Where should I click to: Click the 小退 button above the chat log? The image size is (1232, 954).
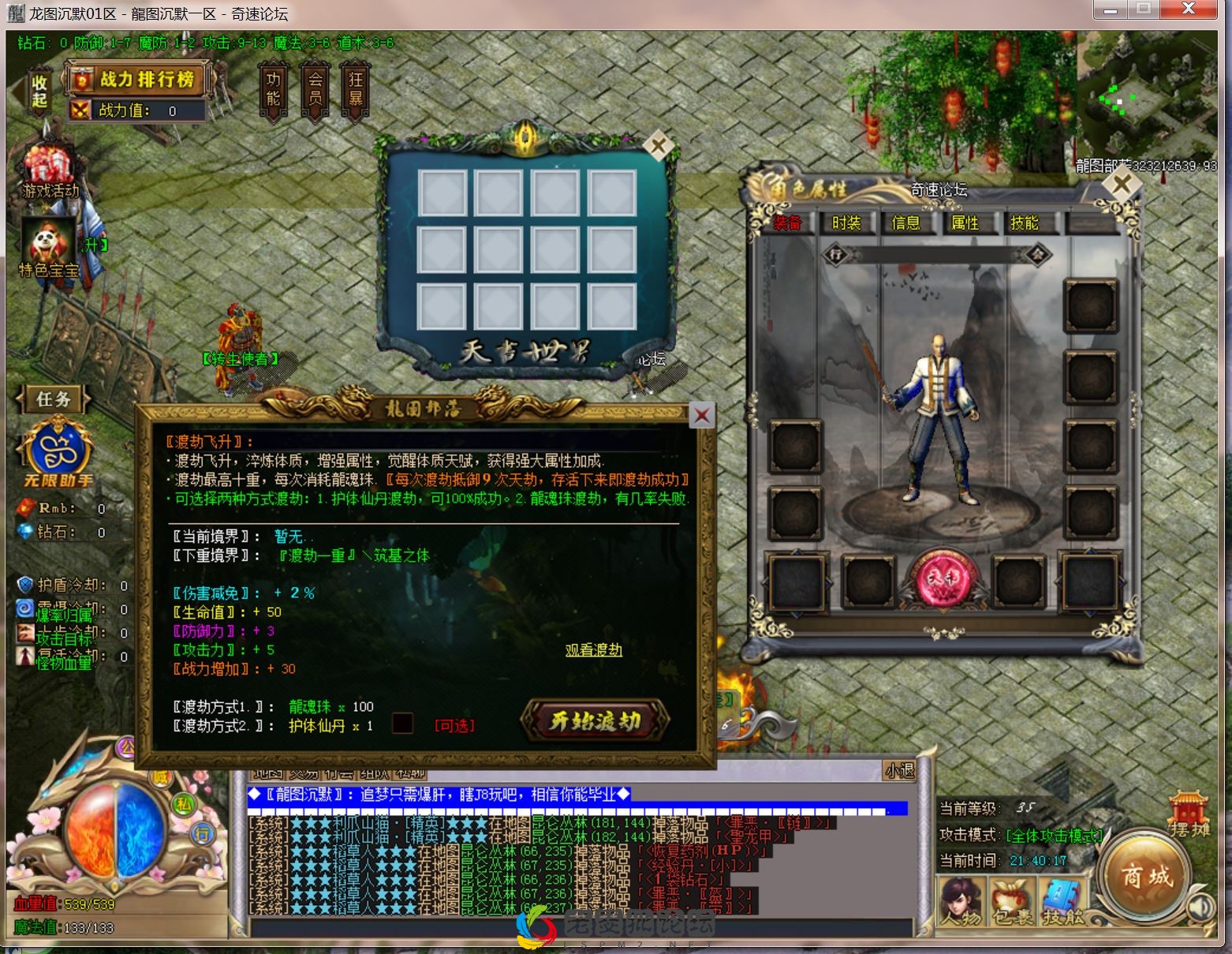pyautogui.click(x=898, y=772)
